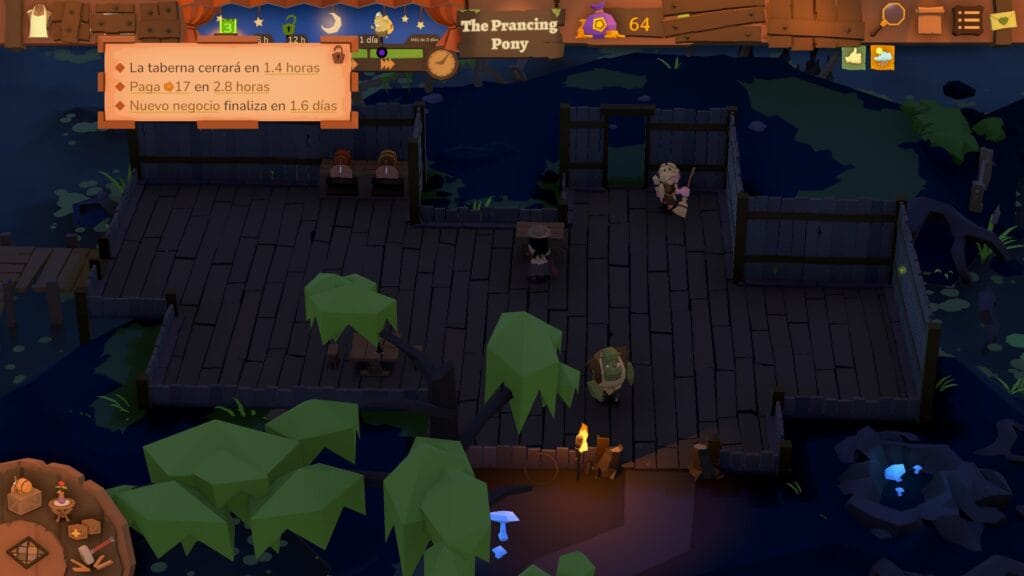Toggle the padlock on the notification panel

pos(339,55)
